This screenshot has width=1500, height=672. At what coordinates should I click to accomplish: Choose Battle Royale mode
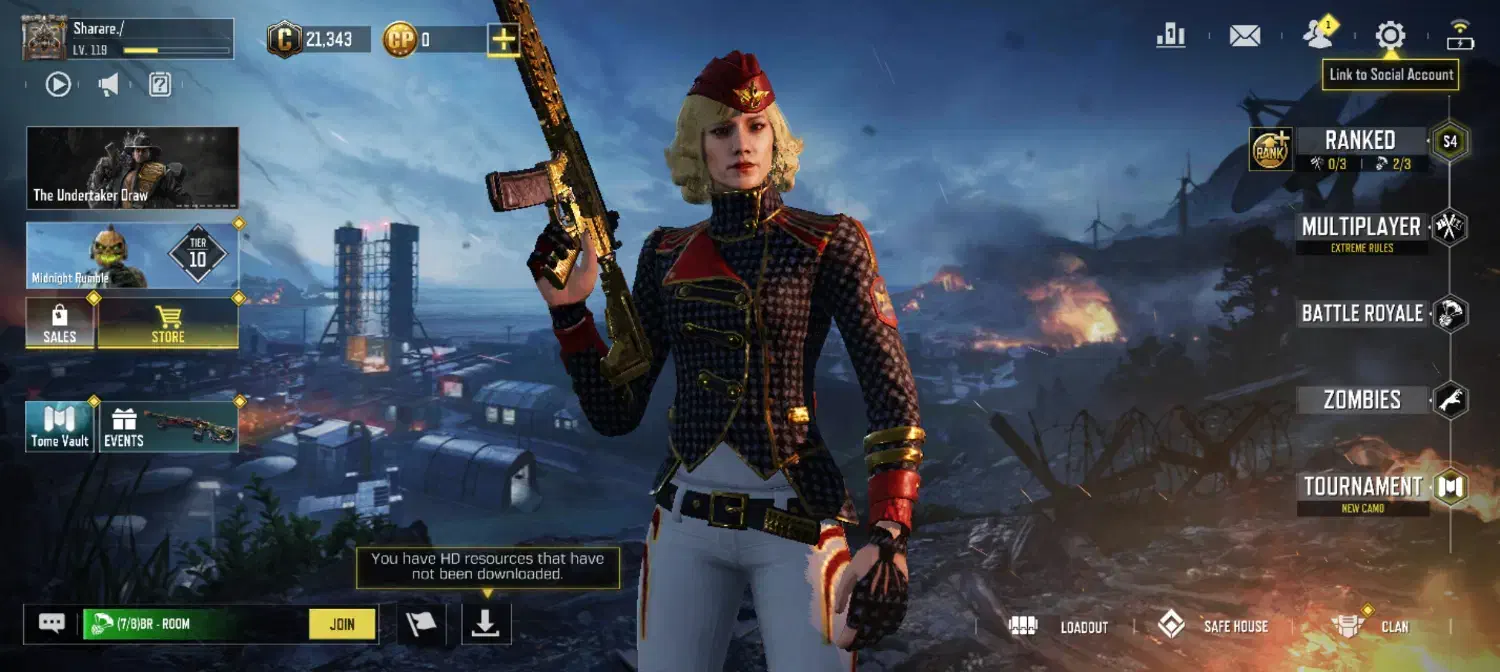tap(1362, 313)
